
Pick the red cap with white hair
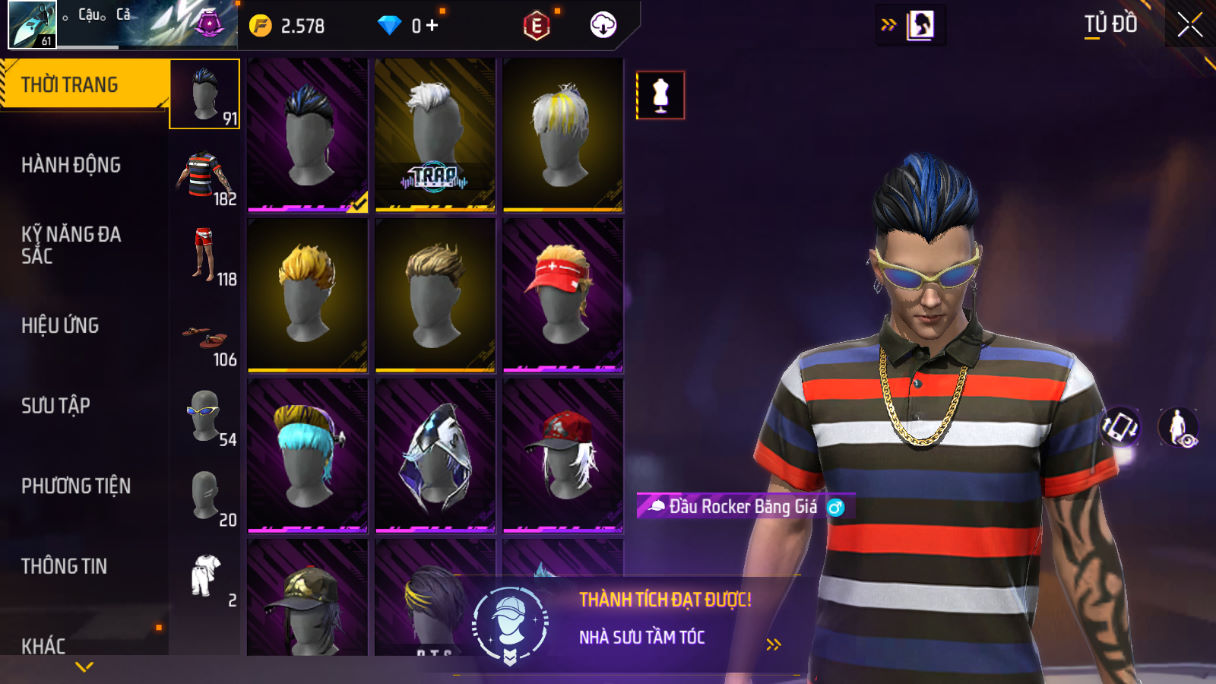pos(563,454)
